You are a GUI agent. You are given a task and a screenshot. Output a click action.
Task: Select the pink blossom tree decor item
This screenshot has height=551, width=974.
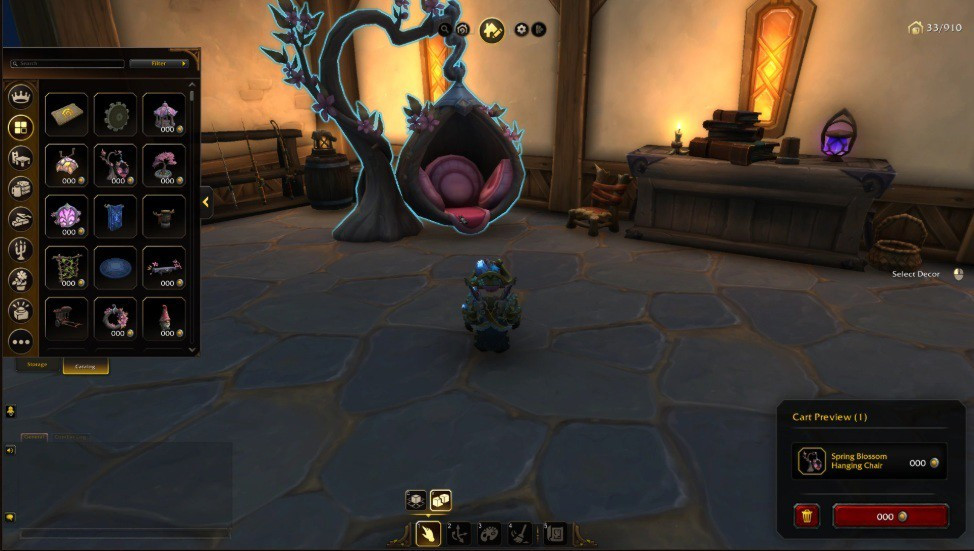tap(163, 164)
